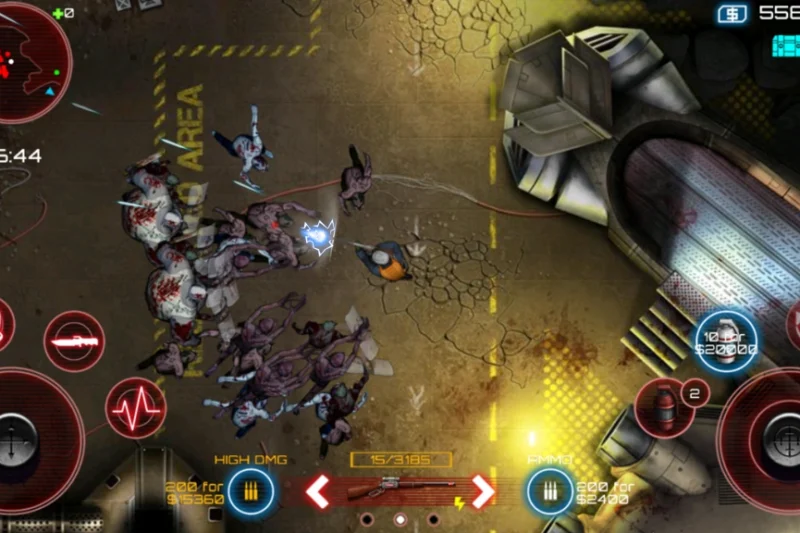Tap the dollar cash icon
Screen dimensions: 800x533
[x=731, y=13]
